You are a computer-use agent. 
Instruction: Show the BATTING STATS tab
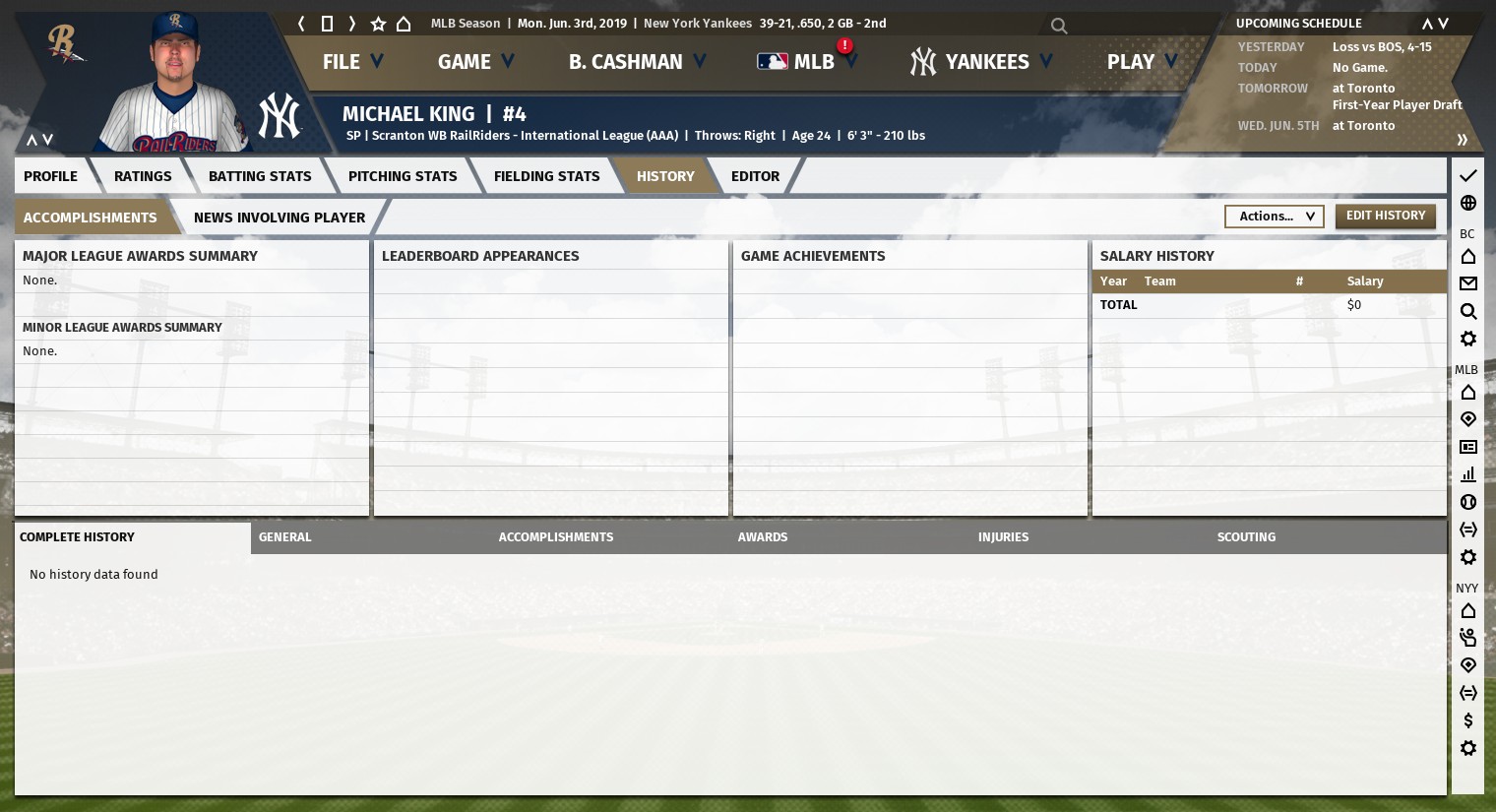tap(260, 176)
